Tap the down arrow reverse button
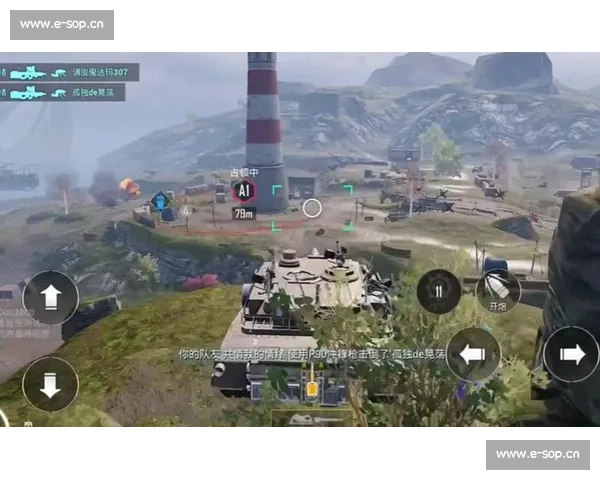 (50, 384)
